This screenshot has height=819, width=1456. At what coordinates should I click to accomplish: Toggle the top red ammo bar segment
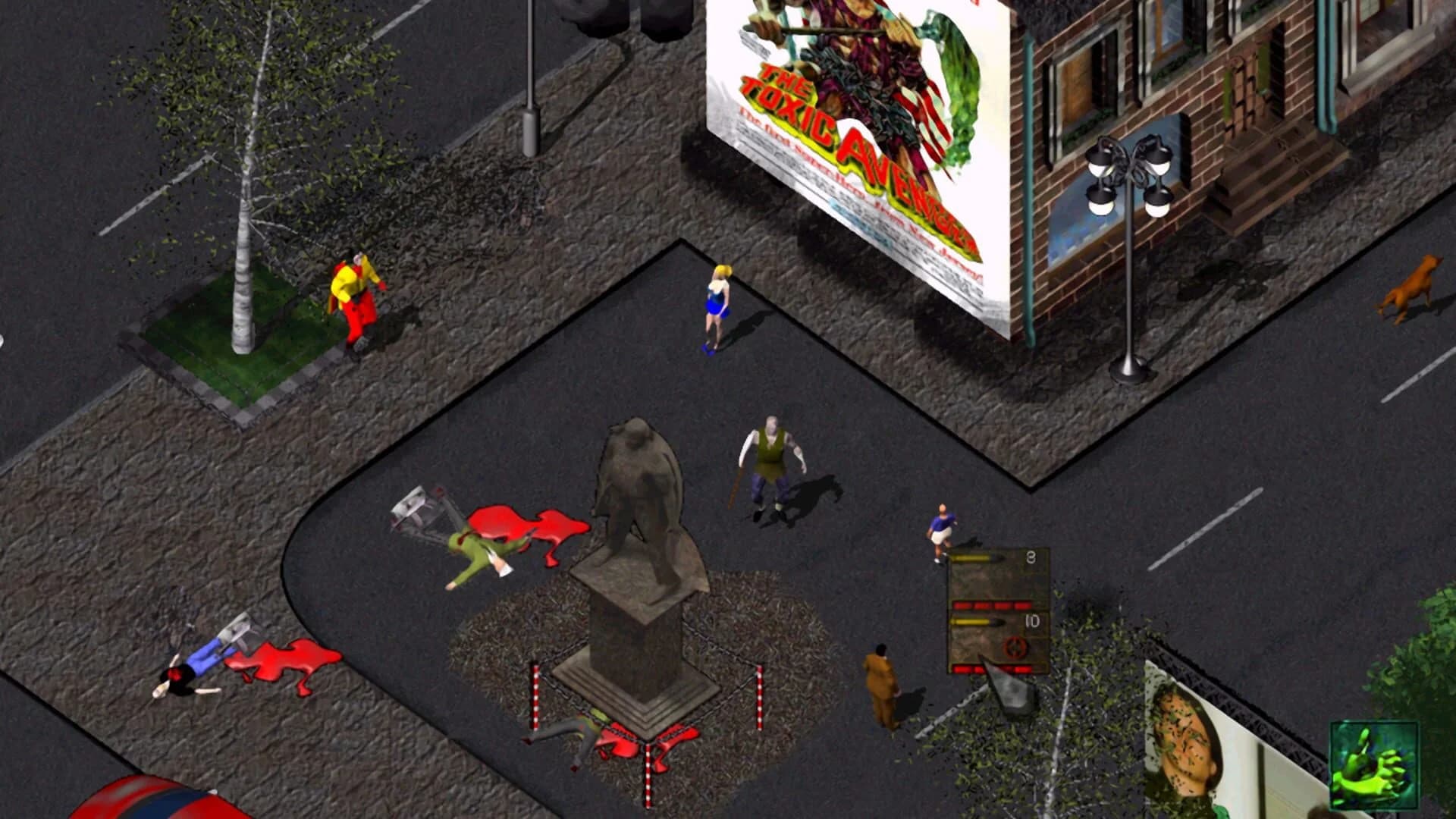click(x=993, y=604)
